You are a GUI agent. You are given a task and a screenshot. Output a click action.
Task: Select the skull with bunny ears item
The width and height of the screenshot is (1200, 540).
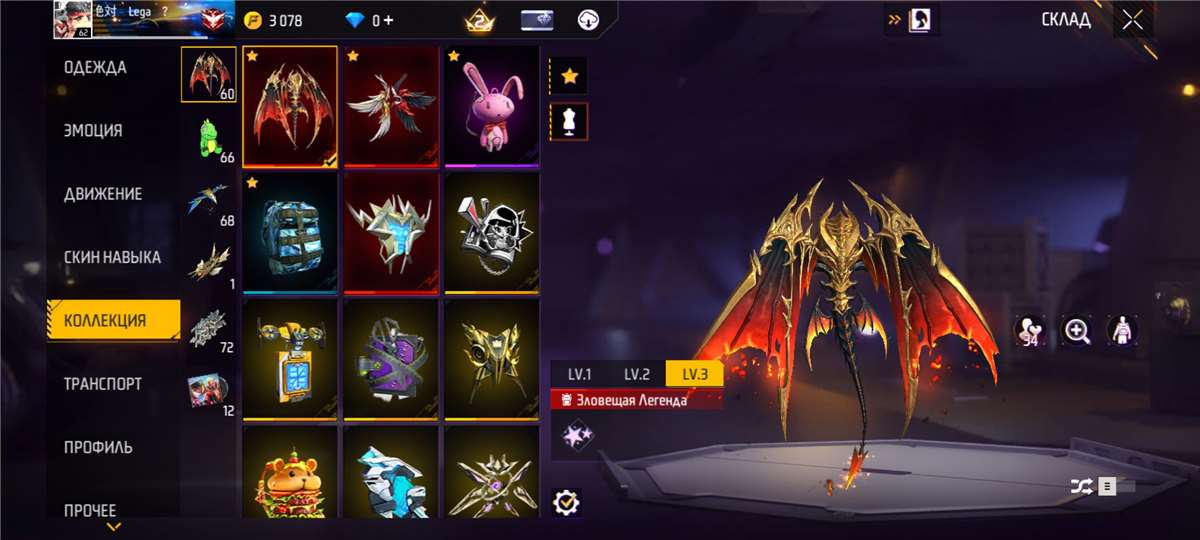coord(491,233)
